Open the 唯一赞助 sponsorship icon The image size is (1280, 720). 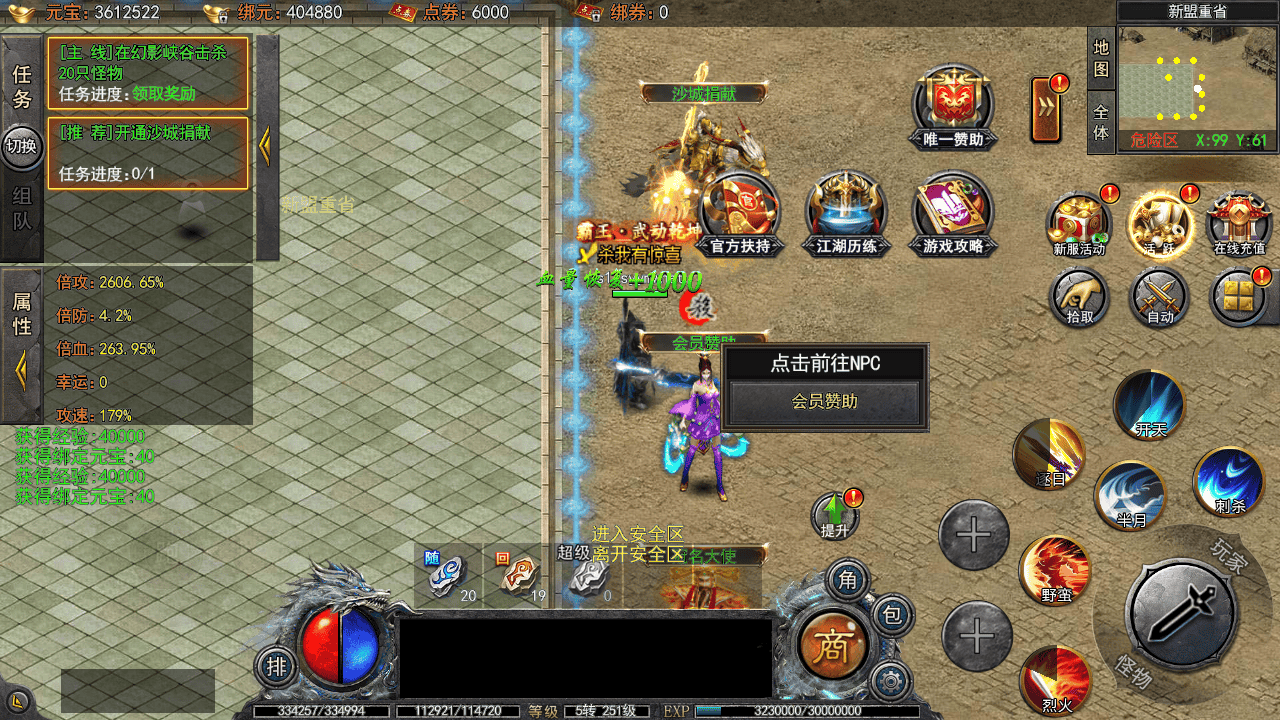tap(953, 105)
